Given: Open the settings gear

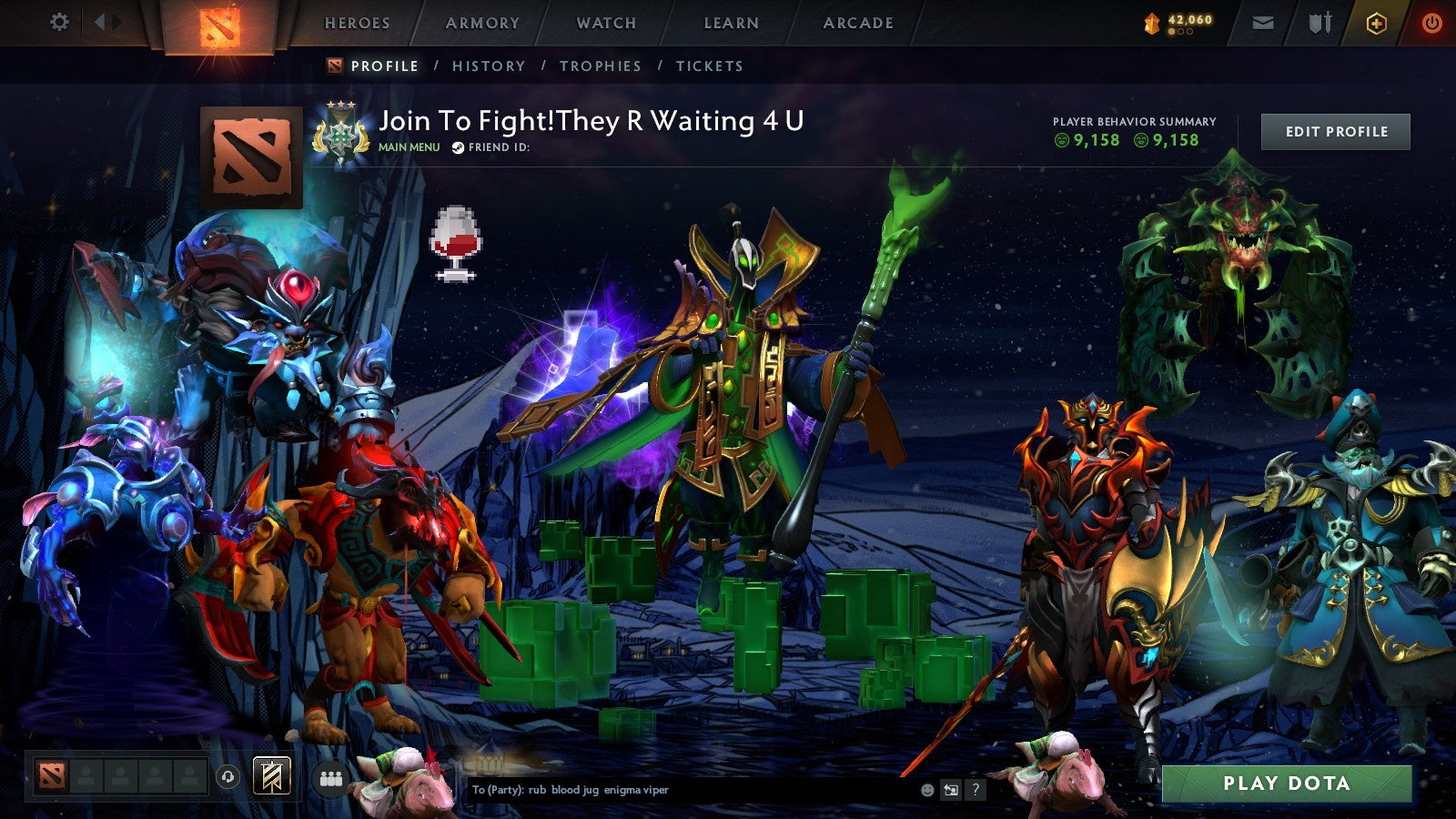Looking at the screenshot, I should (x=60, y=20).
